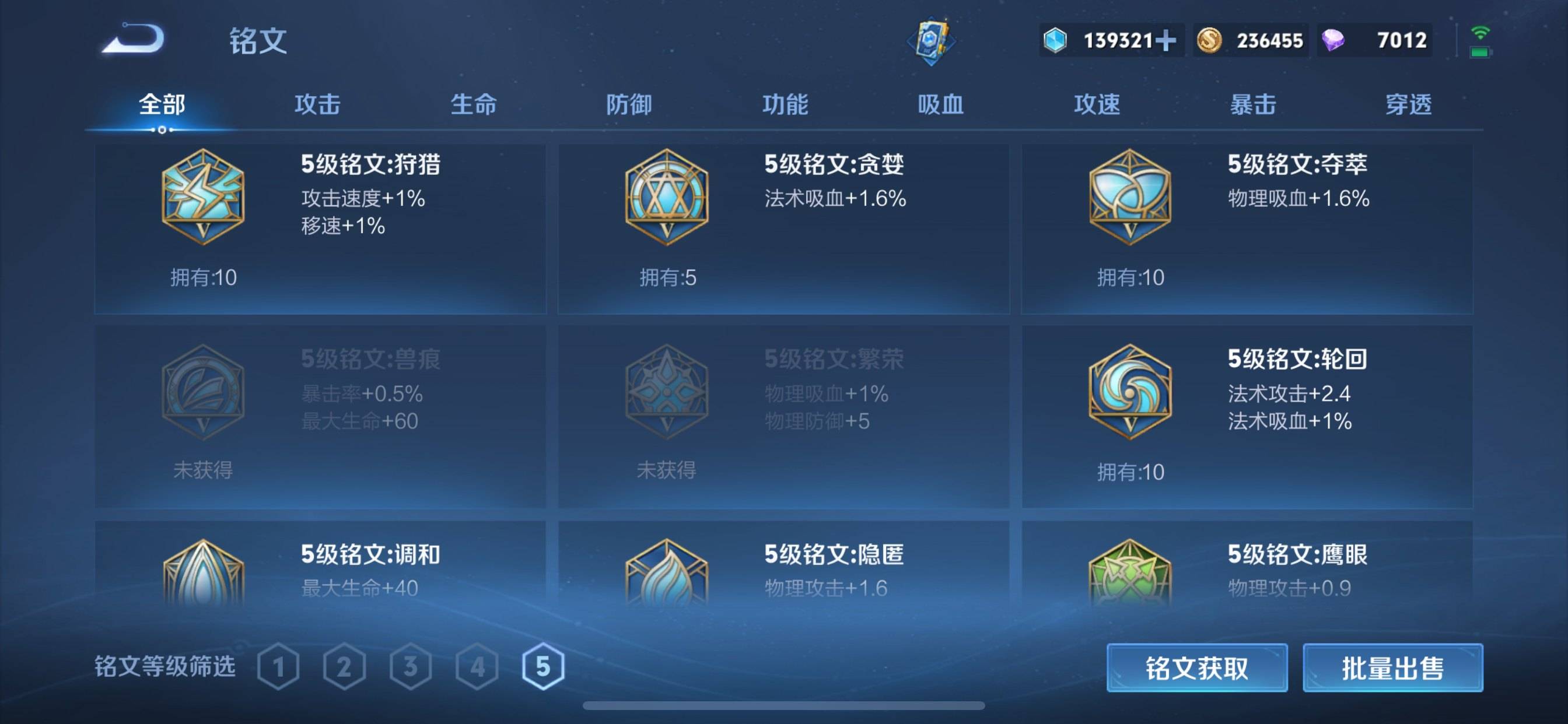Switch to the 攻击 category tab
The width and height of the screenshot is (1568, 724).
coord(318,105)
